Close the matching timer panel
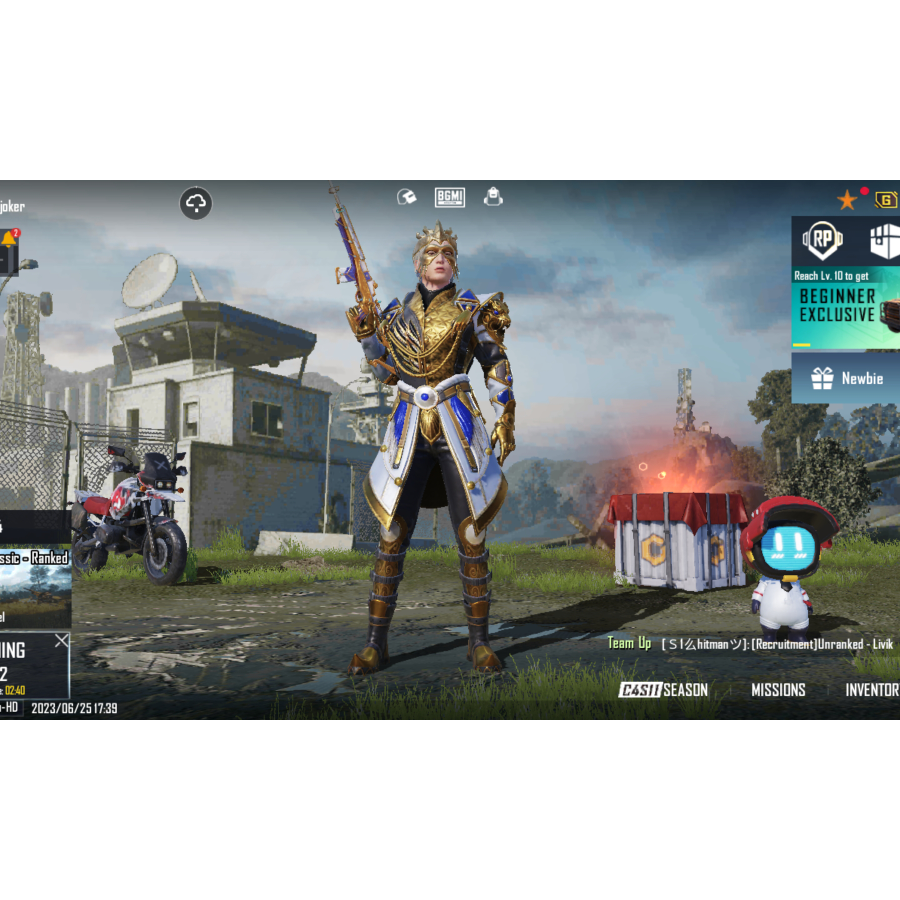Viewport: 900px width, 900px height. point(62,641)
